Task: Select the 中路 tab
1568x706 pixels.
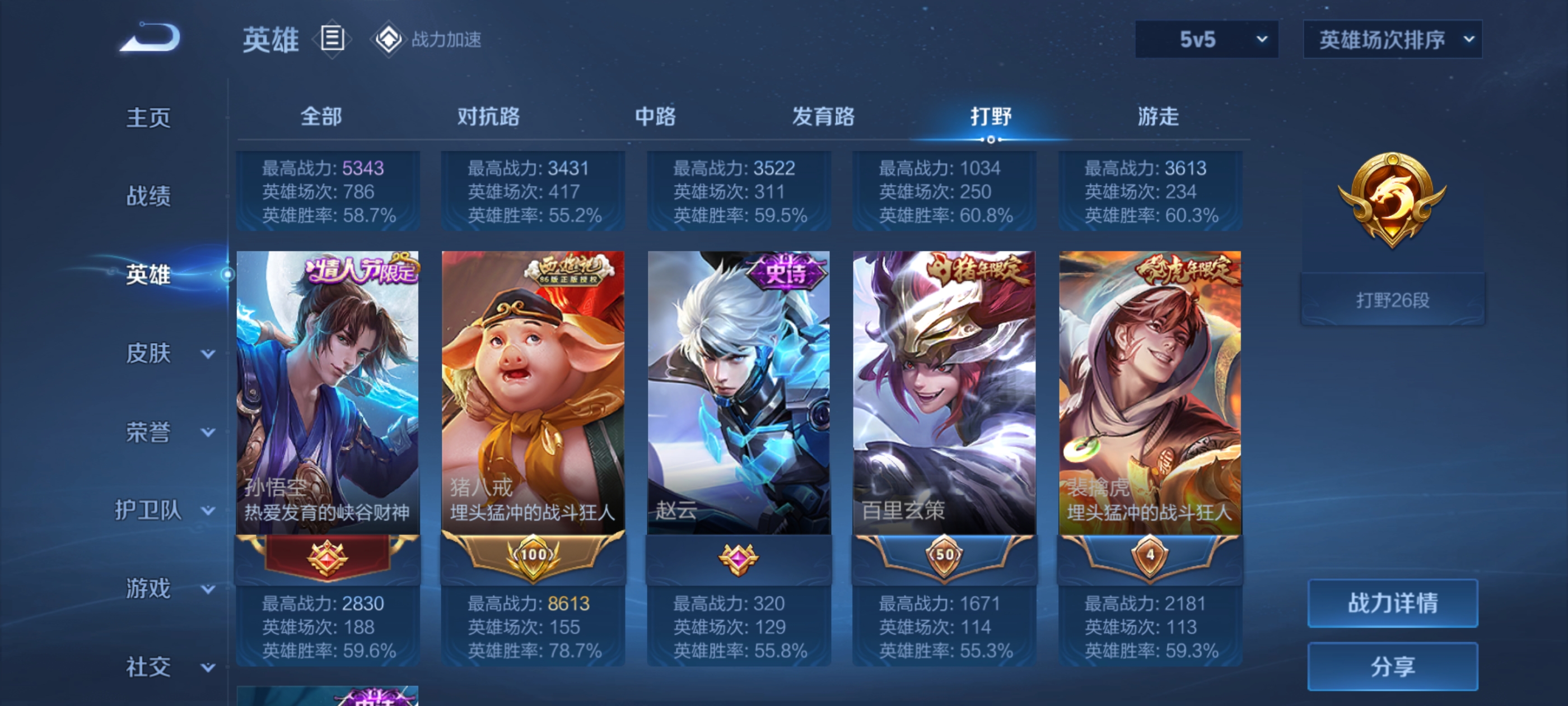Action: click(655, 116)
